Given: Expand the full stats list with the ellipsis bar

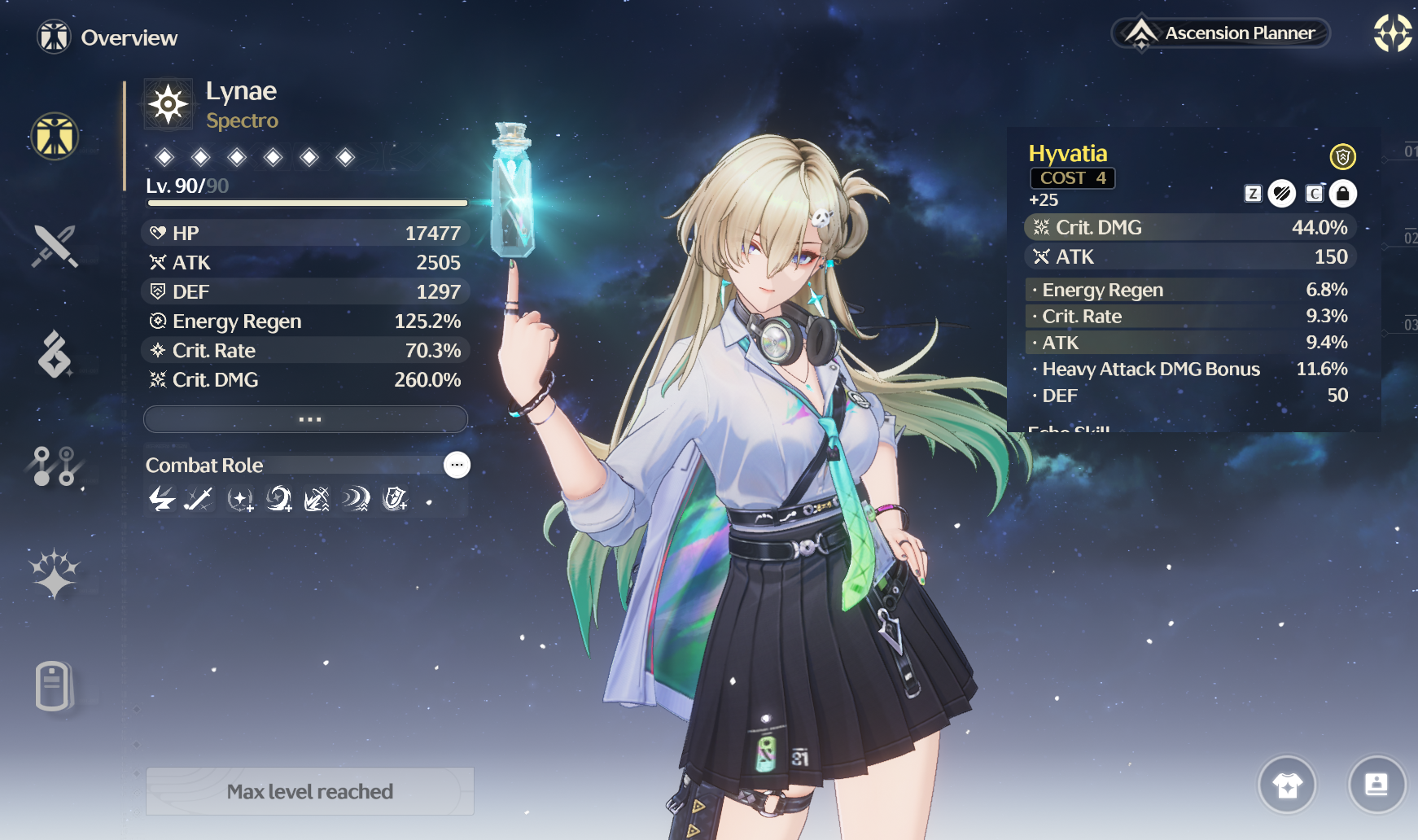Looking at the screenshot, I should click(306, 419).
